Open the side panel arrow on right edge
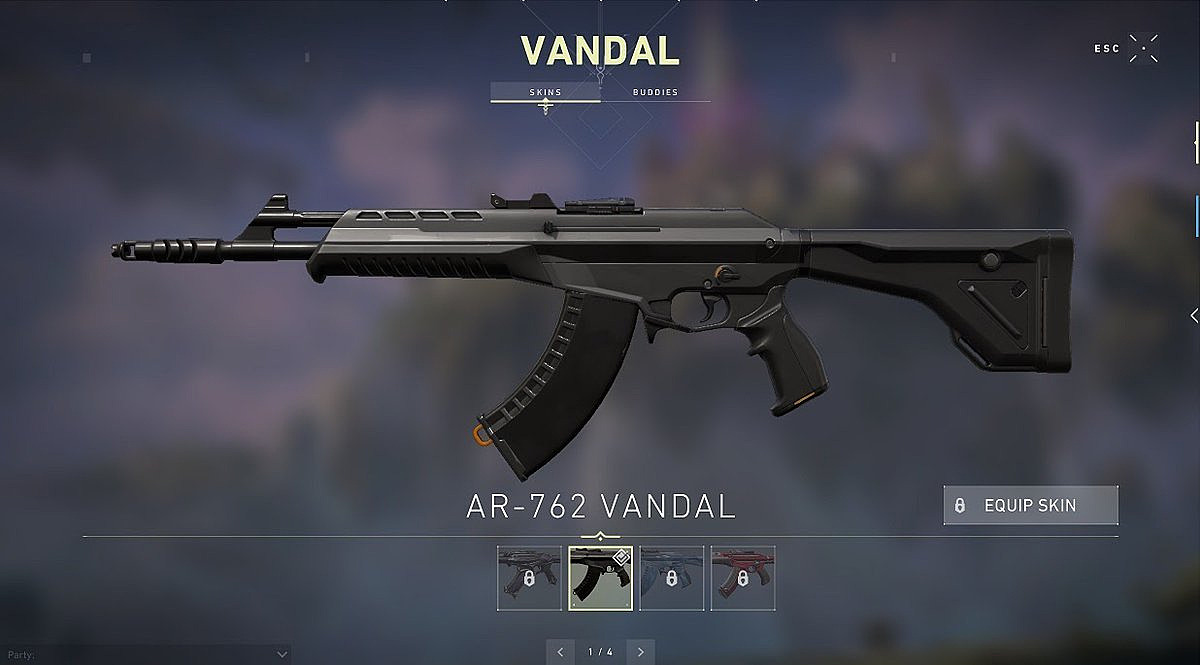Screen dimensions: 1200x665 pos(1193,315)
